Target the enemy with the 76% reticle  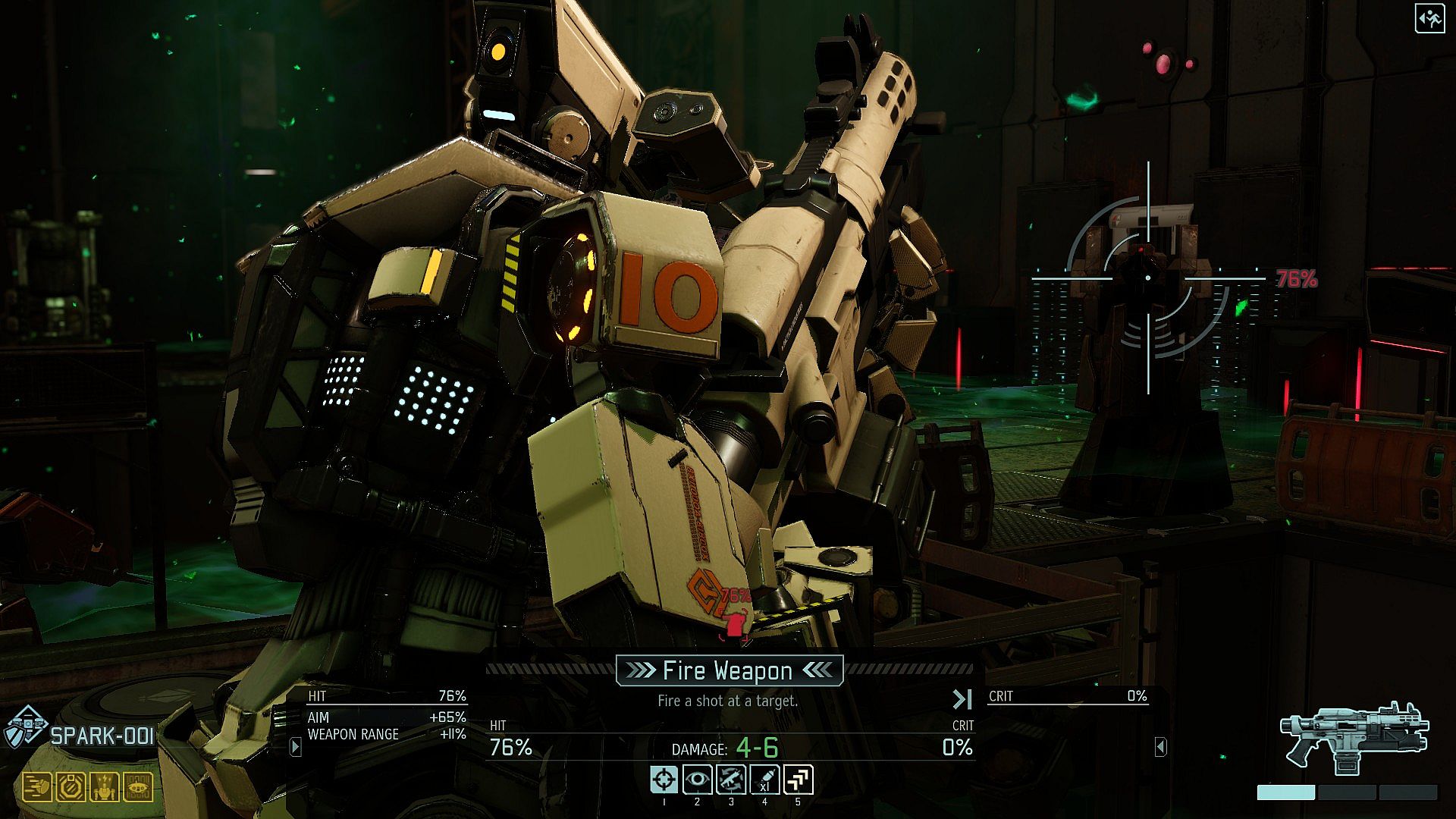click(1148, 278)
